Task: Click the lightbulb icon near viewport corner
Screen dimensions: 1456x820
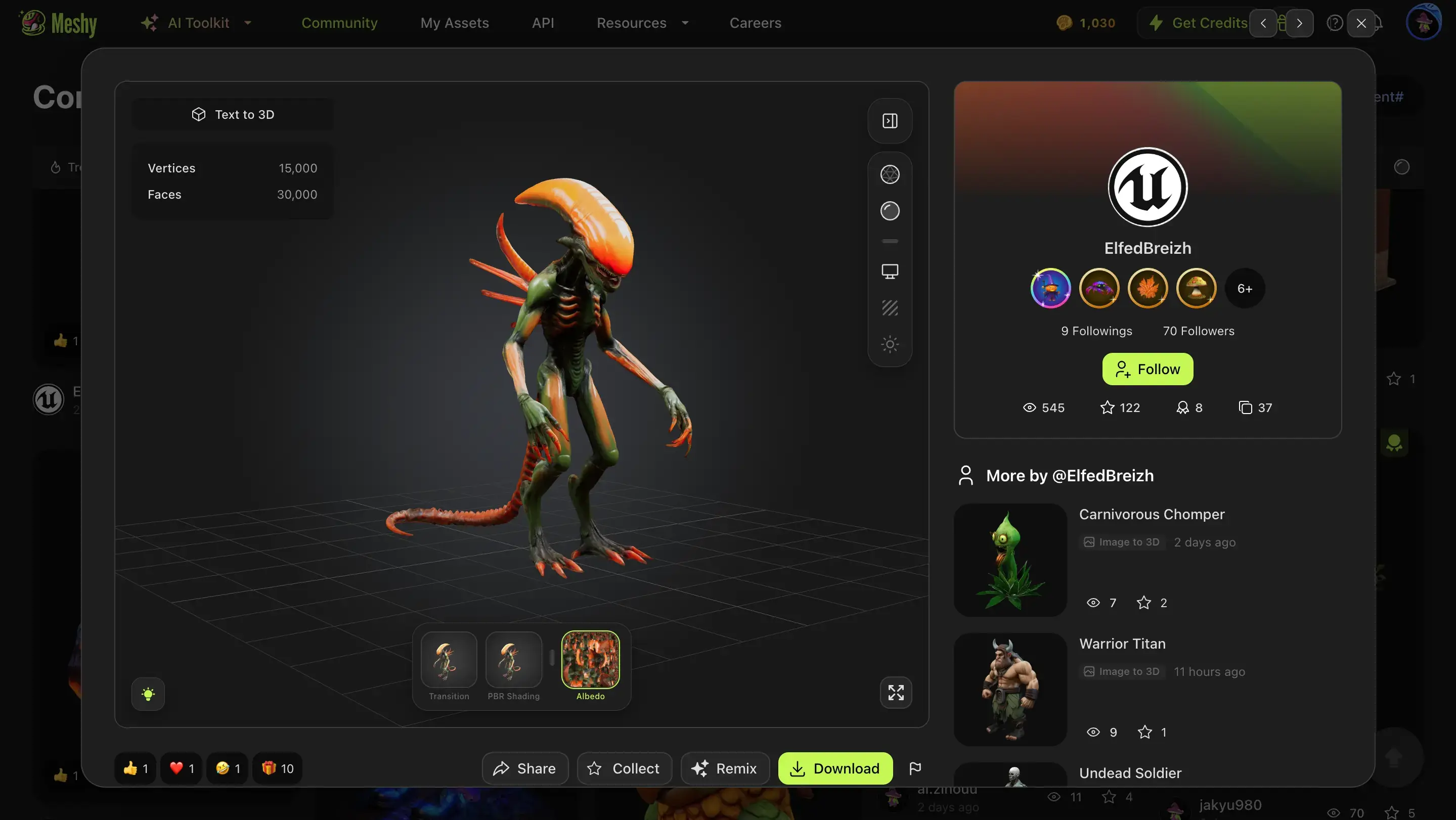Action: click(148, 694)
